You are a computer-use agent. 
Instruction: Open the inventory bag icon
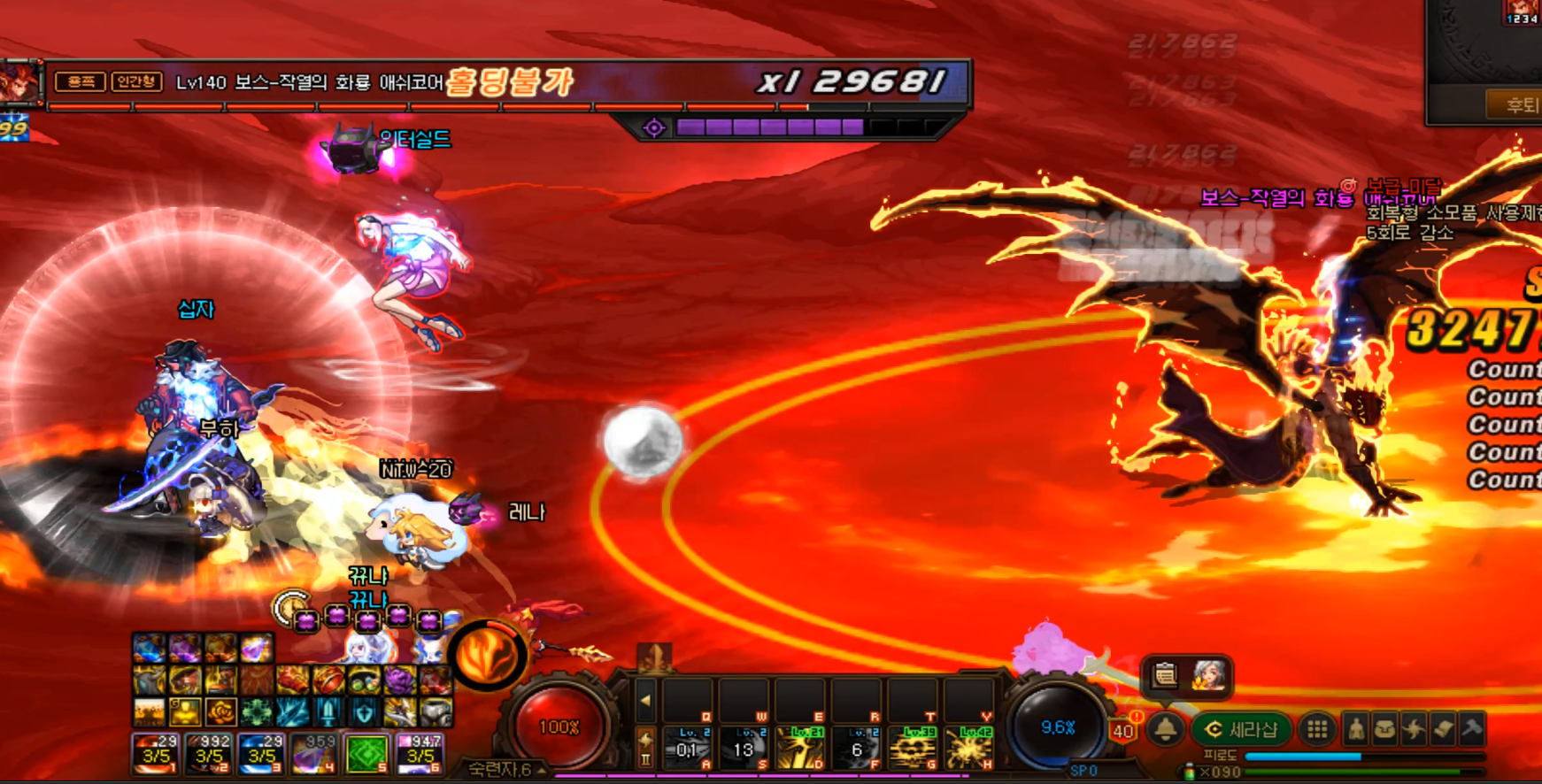point(1385,730)
